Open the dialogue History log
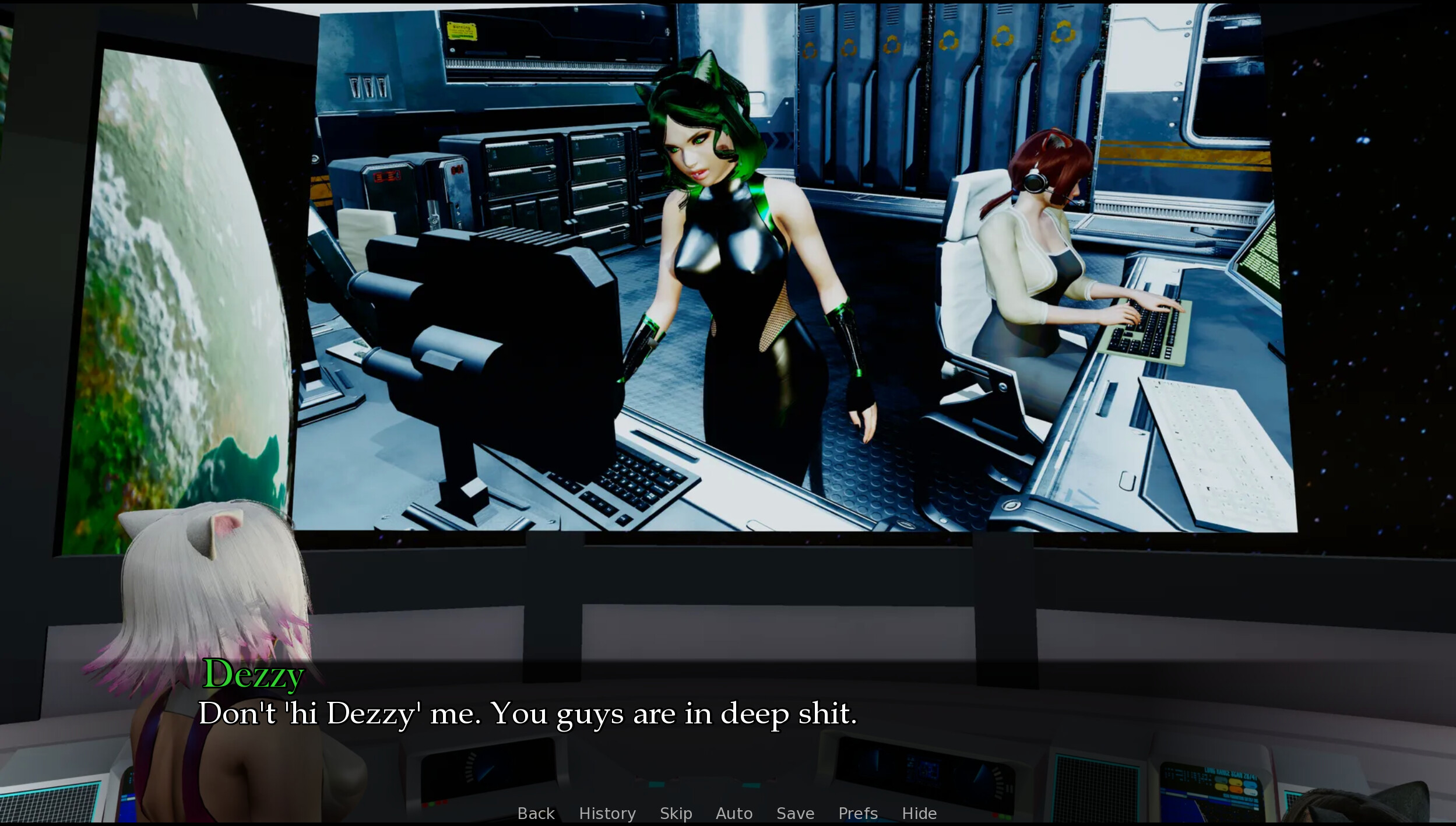 coord(607,813)
